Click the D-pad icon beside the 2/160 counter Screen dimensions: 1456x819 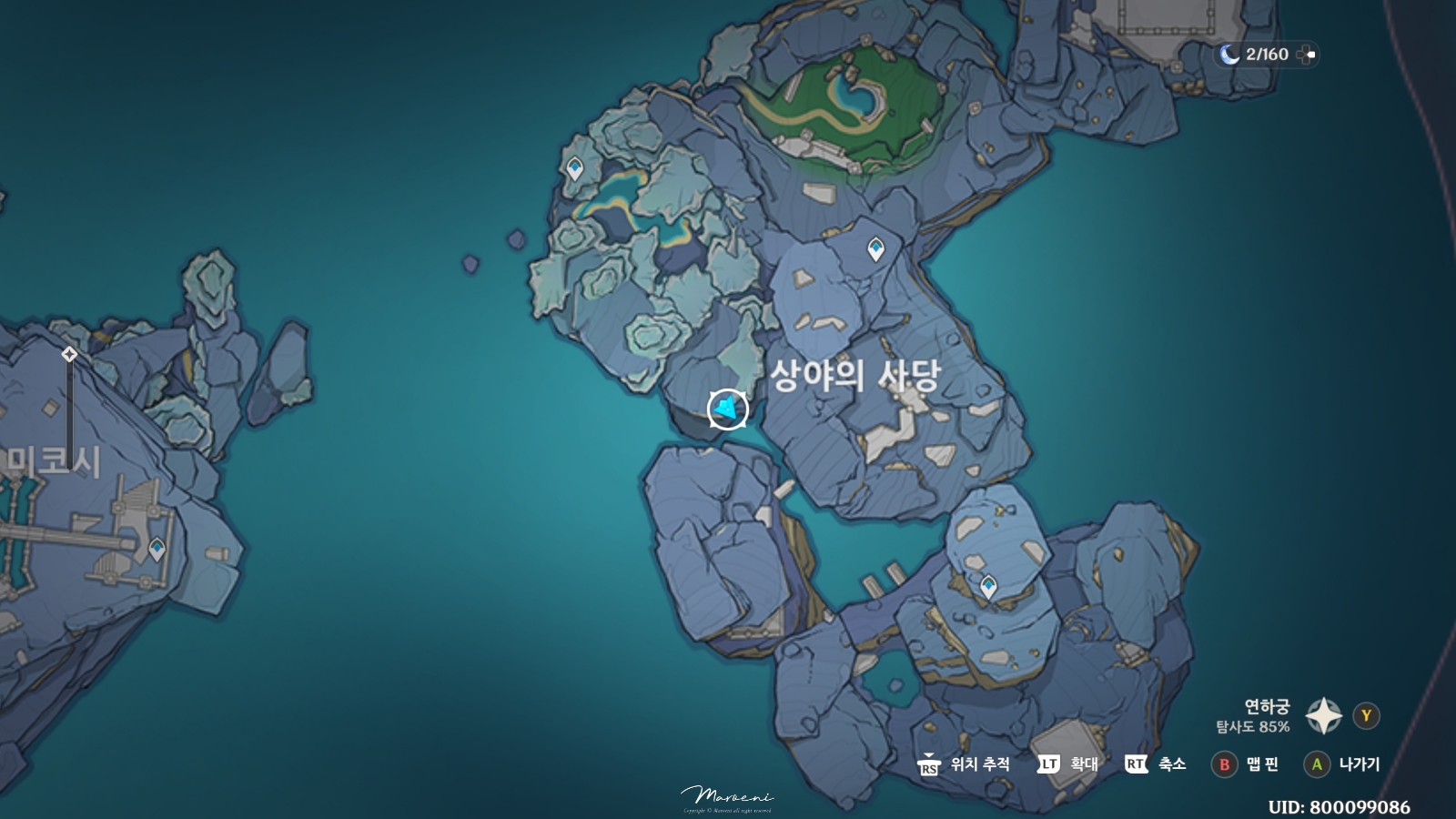pos(1309,55)
